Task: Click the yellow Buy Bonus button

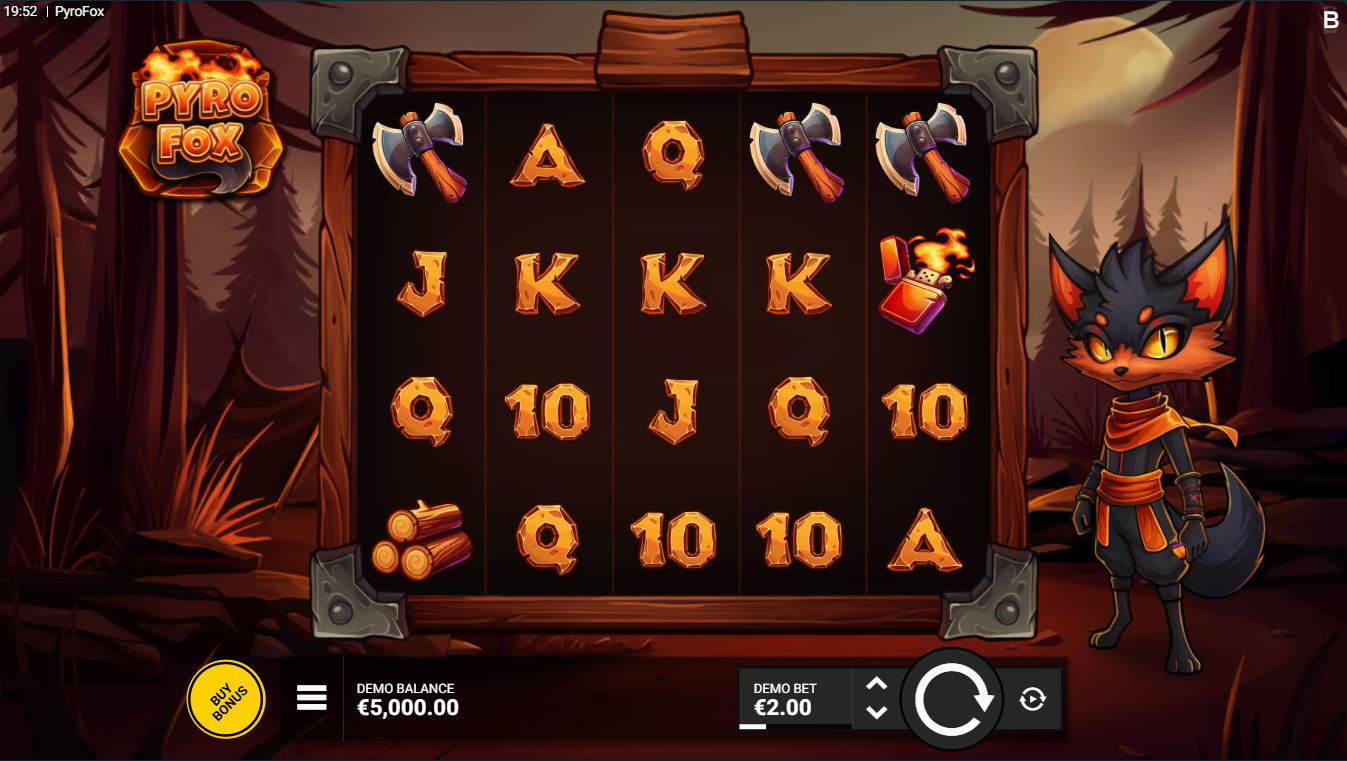Action: tap(226, 699)
